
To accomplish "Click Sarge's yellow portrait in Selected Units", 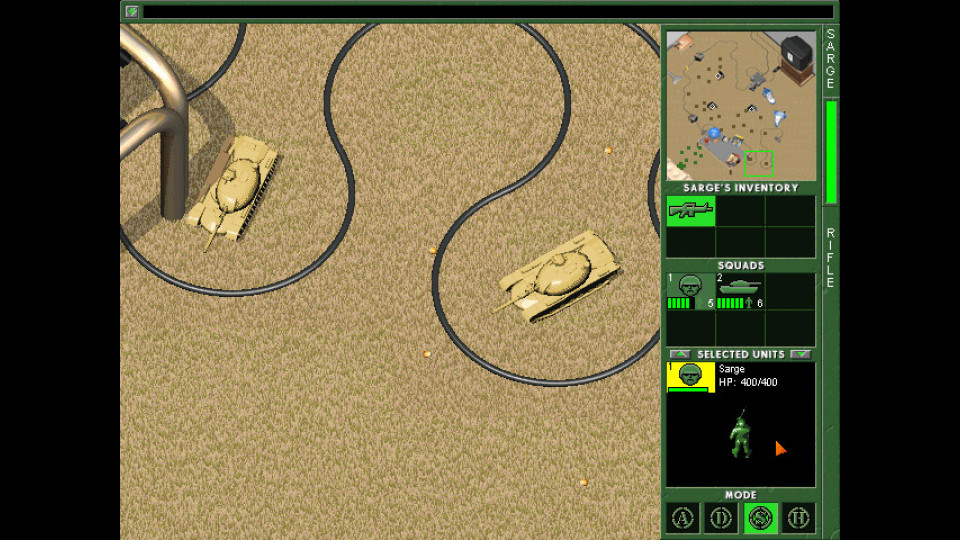I will coord(690,376).
